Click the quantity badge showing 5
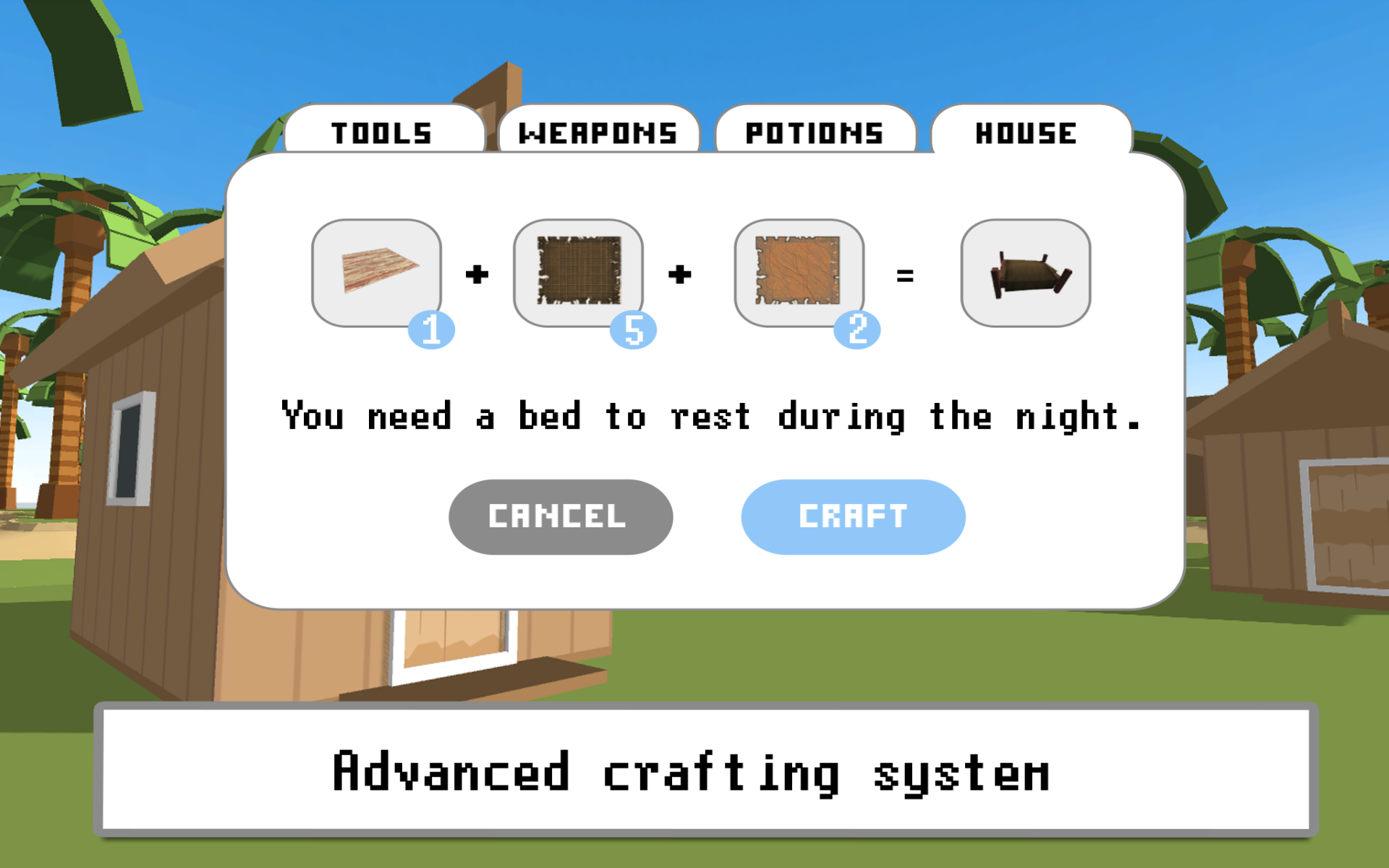 tap(635, 330)
